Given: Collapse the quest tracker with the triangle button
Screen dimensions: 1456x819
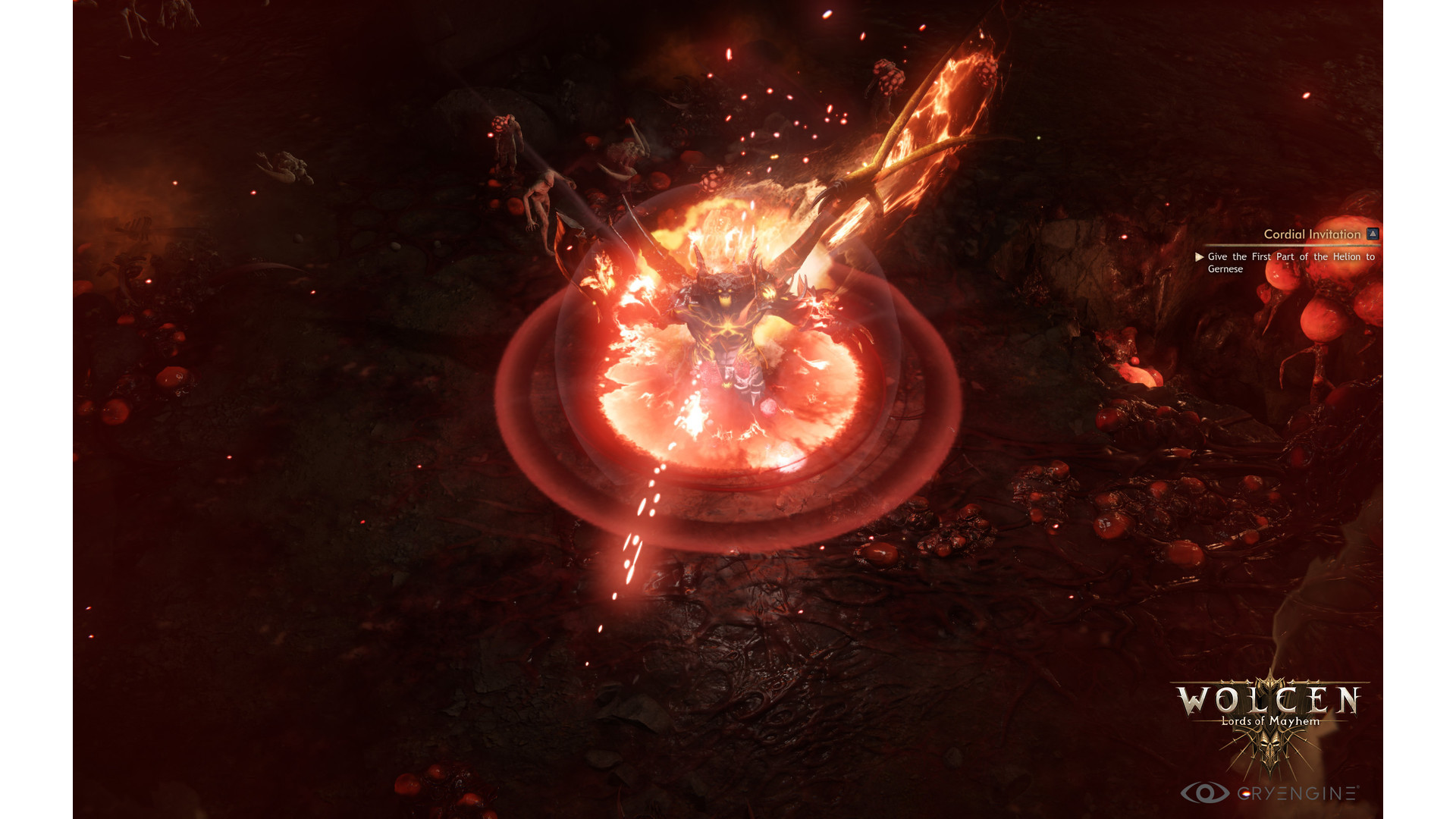Looking at the screenshot, I should point(1373,234).
